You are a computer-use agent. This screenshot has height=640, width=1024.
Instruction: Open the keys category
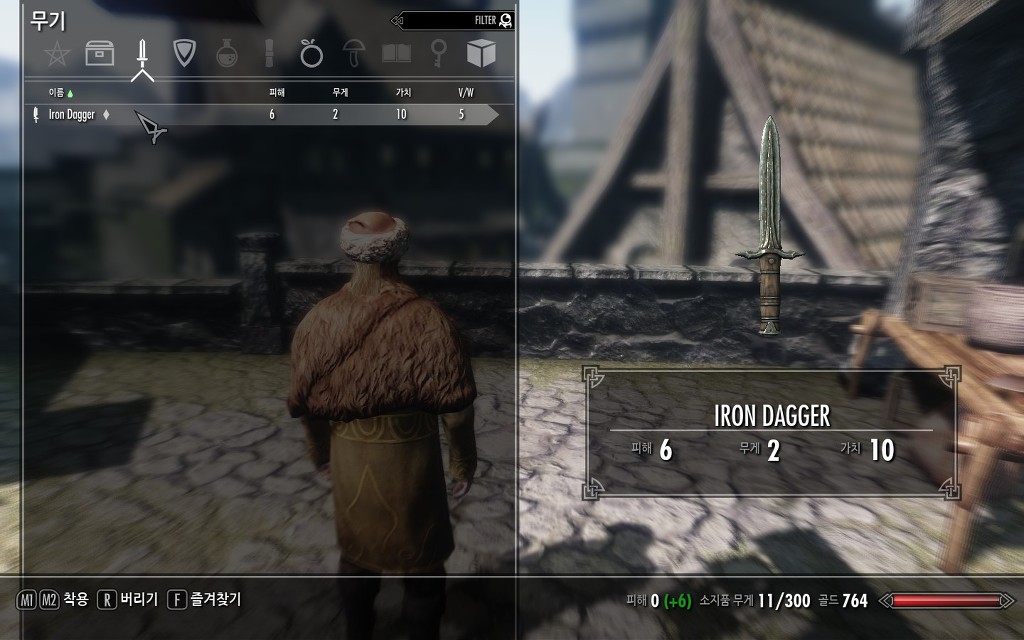point(438,53)
